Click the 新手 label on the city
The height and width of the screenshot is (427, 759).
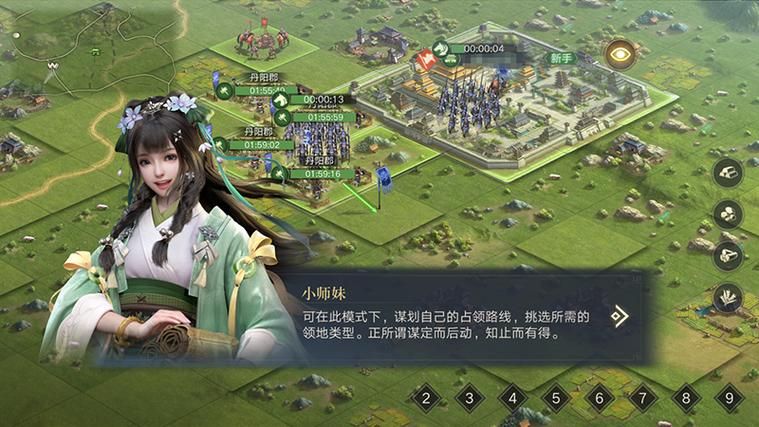pyautogui.click(x=562, y=58)
